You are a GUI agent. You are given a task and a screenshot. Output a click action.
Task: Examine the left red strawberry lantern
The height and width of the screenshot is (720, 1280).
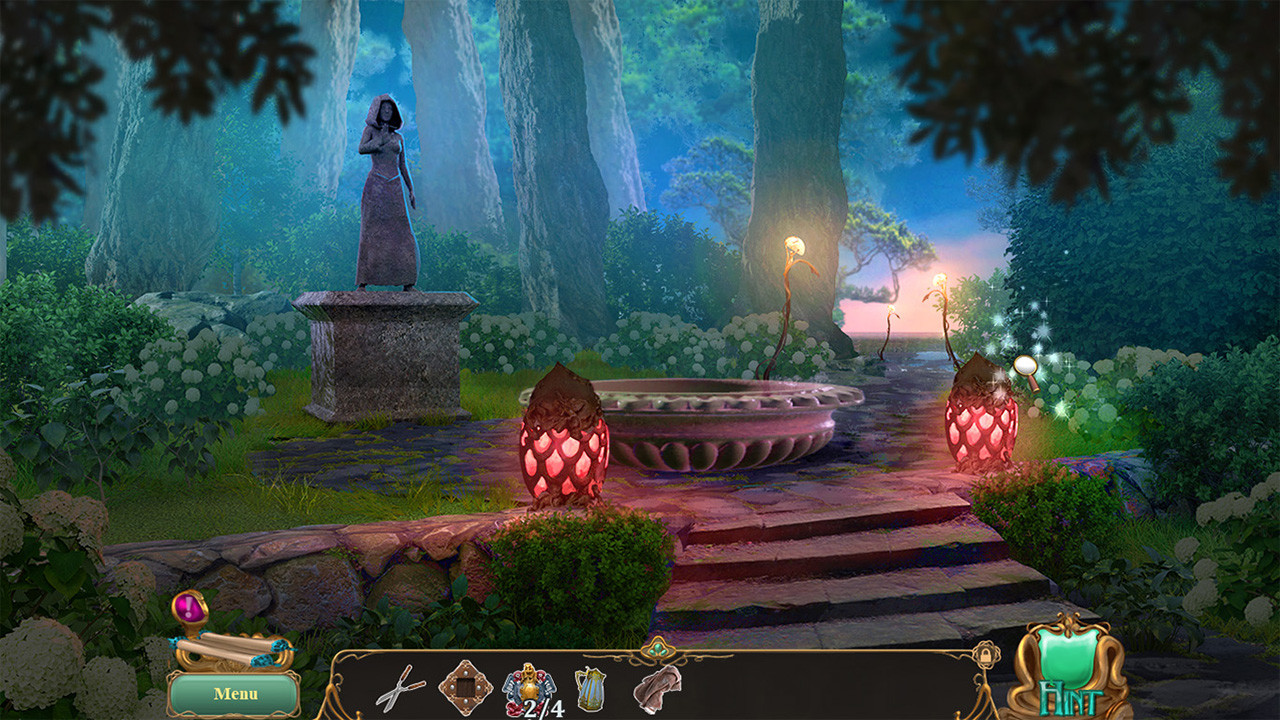(565, 450)
